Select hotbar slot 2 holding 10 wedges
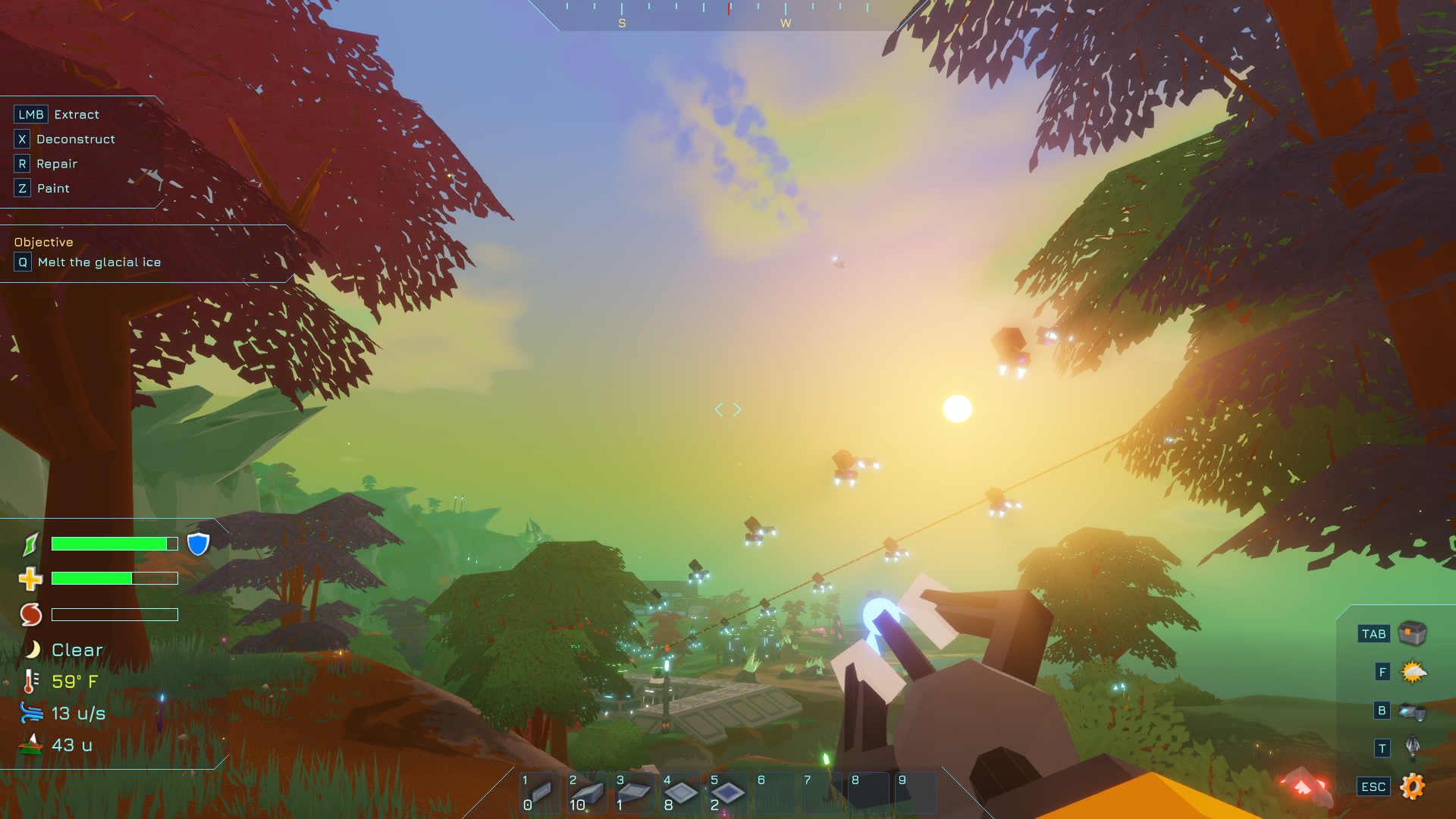This screenshot has height=819, width=1456. [587, 792]
